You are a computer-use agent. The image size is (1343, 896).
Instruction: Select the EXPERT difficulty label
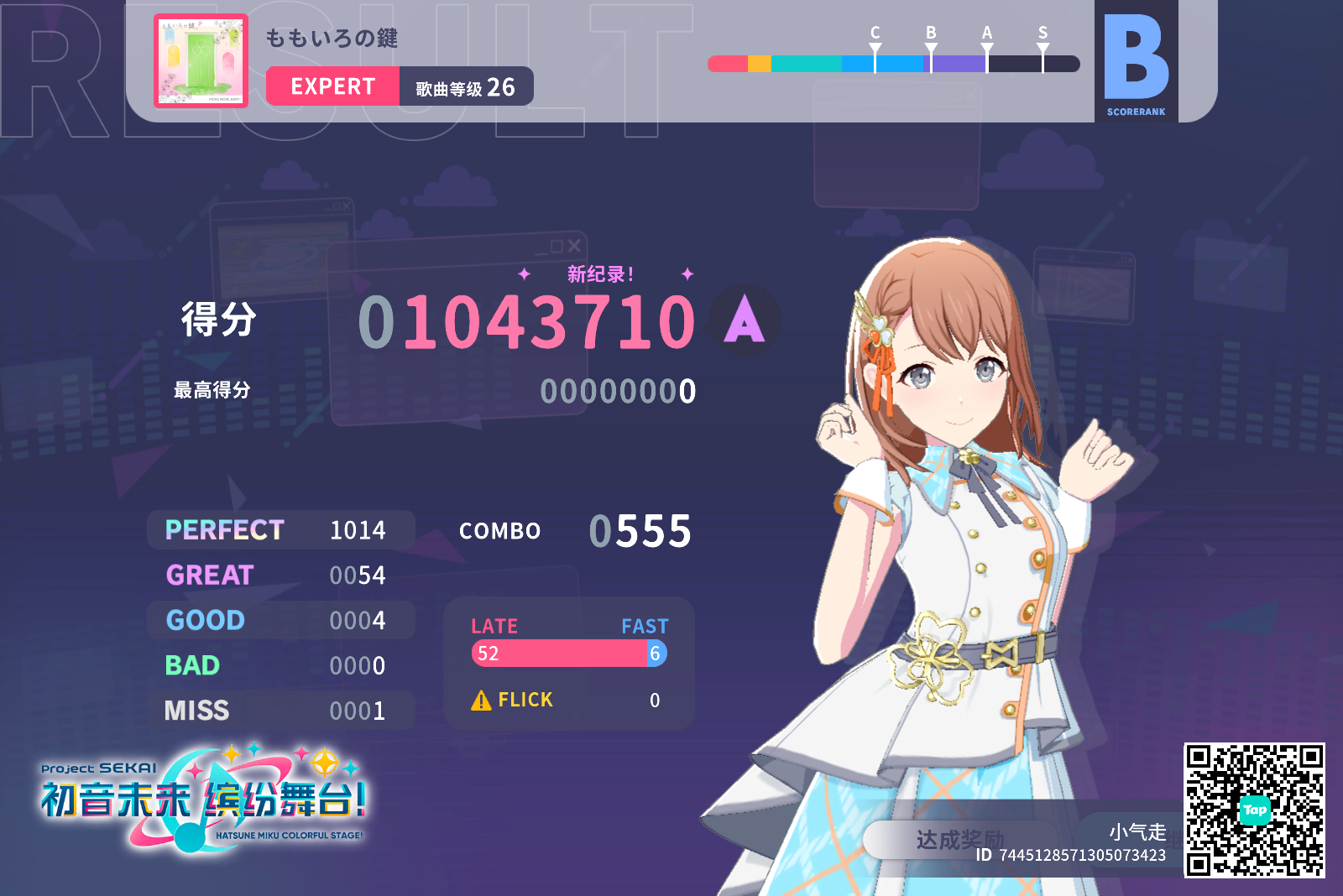[x=332, y=86]
